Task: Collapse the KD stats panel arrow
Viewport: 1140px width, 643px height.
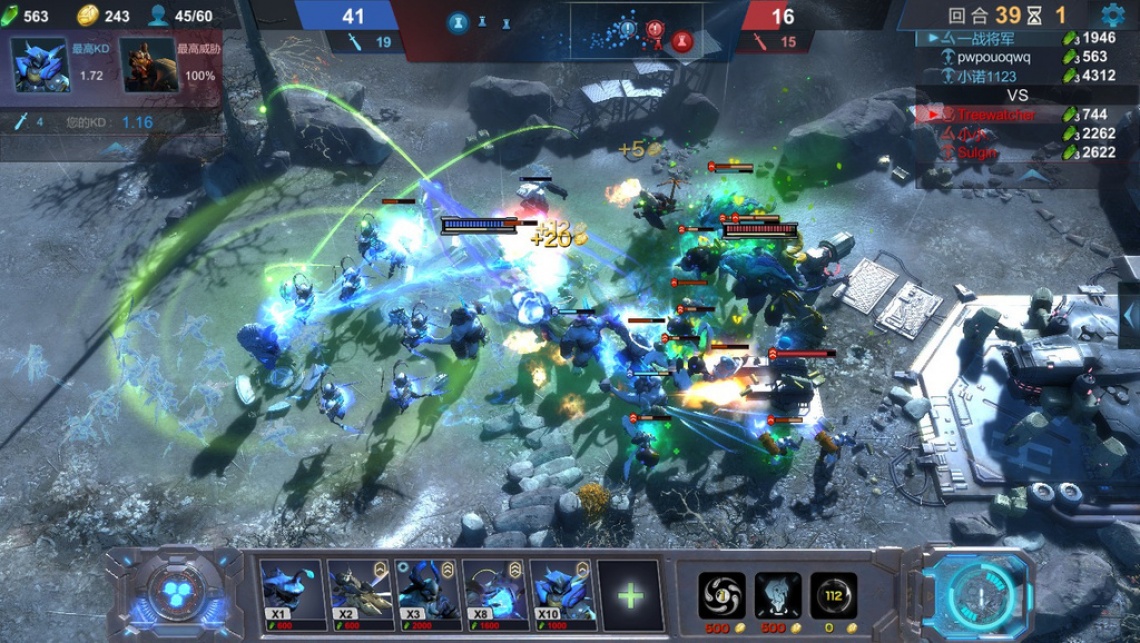Action: 115,150
